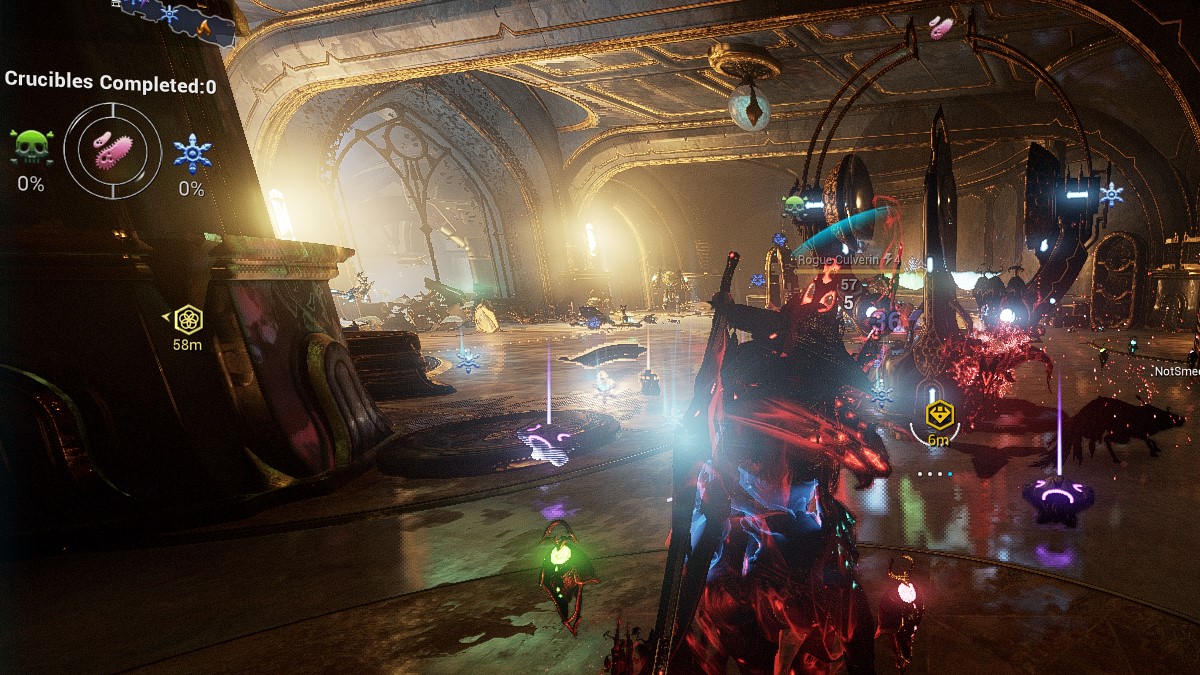Open the Crucibles Completed objective tracker
The image size is (1200, 675).
(x=110, y=83)
